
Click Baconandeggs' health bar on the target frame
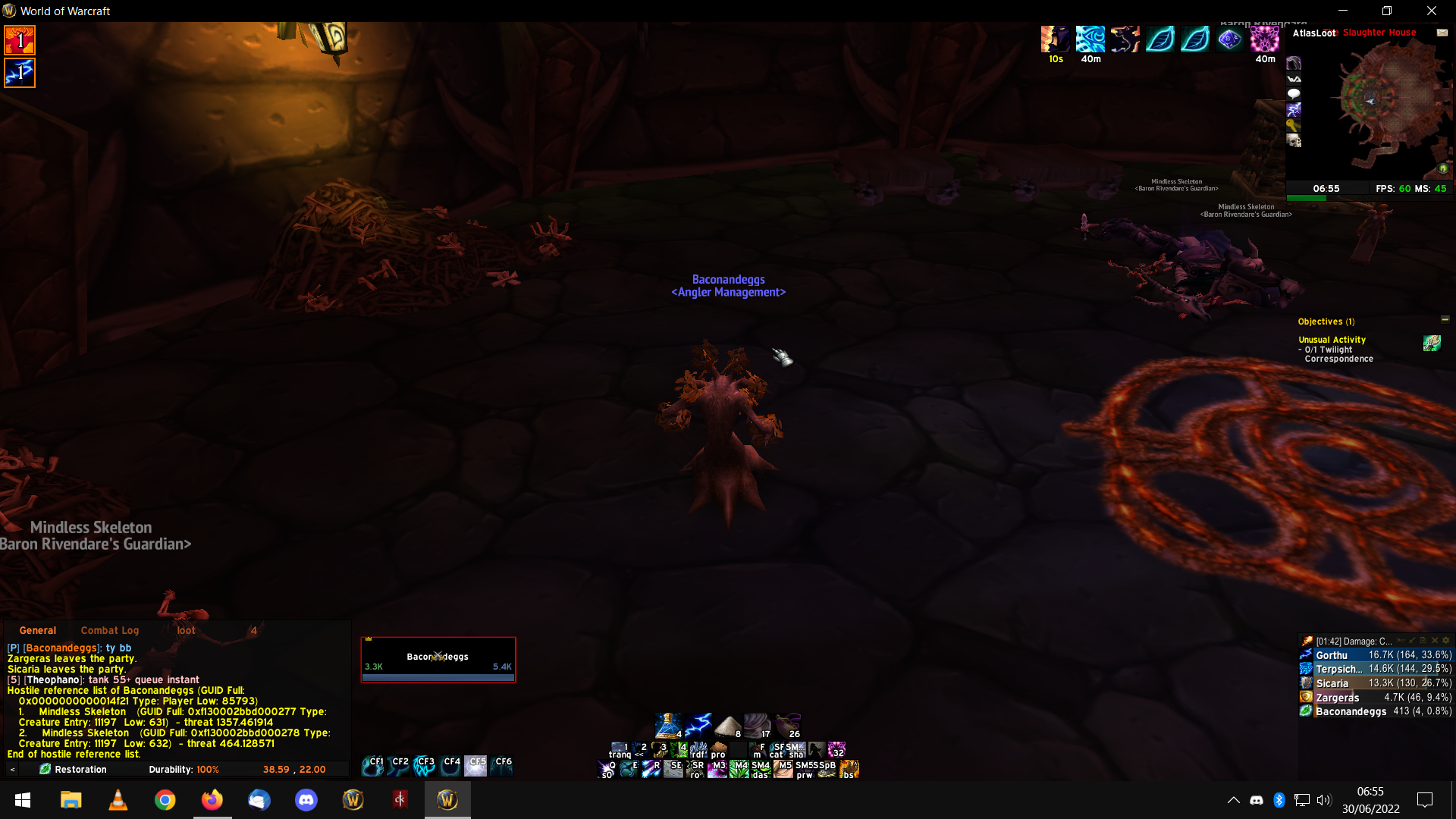coord(438,667)
